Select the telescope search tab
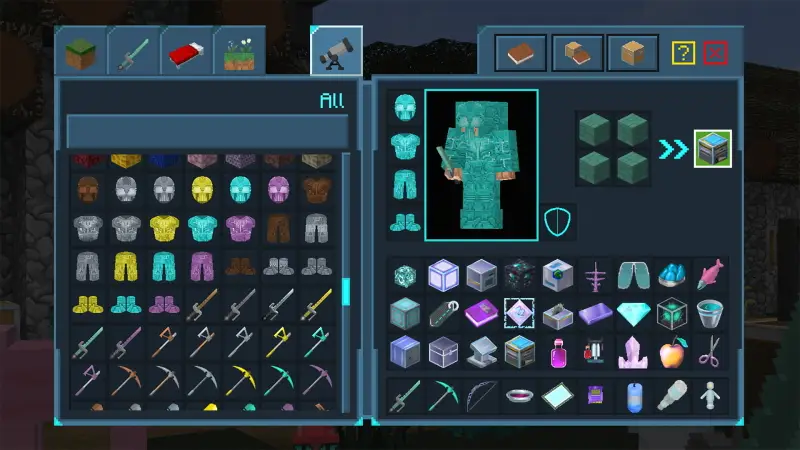Image resolution: width=800 pixels, height=450 pixels. coord(336,51)
